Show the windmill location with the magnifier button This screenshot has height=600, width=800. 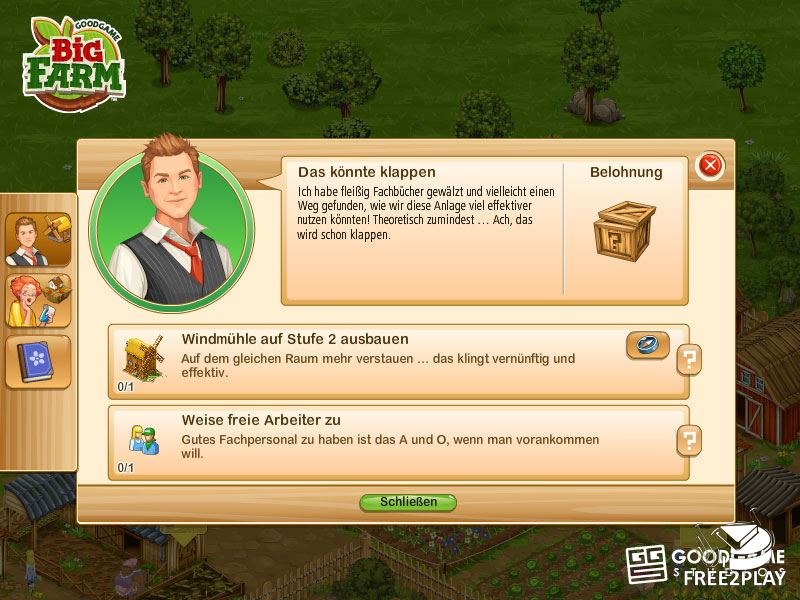[x=647, y=345]
